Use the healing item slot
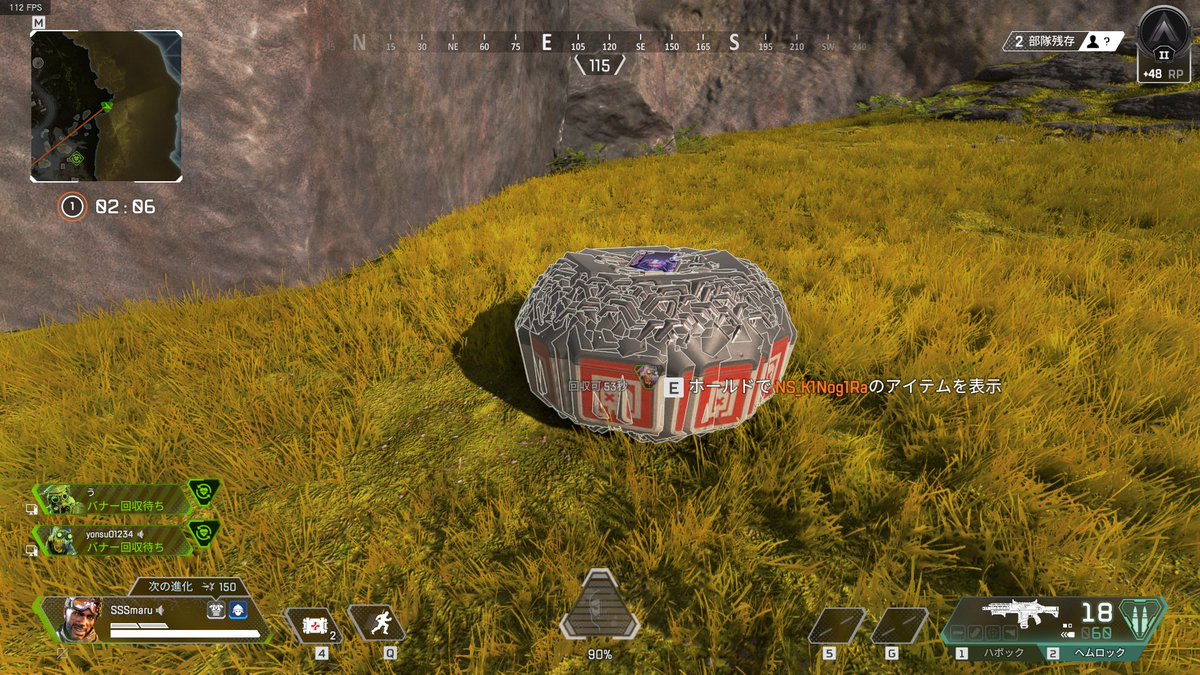This screenshot has width=1200, height=675. point(315,625)
